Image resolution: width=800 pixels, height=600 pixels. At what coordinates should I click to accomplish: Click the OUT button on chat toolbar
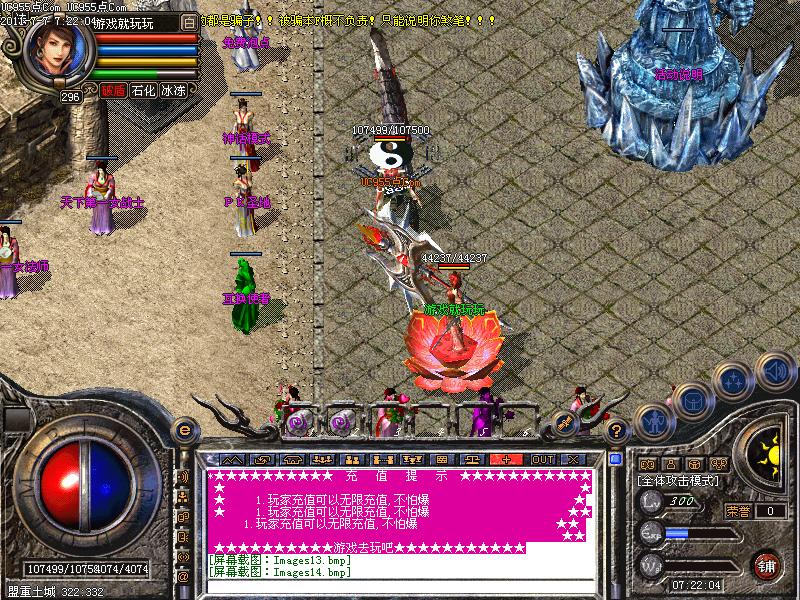542,459
